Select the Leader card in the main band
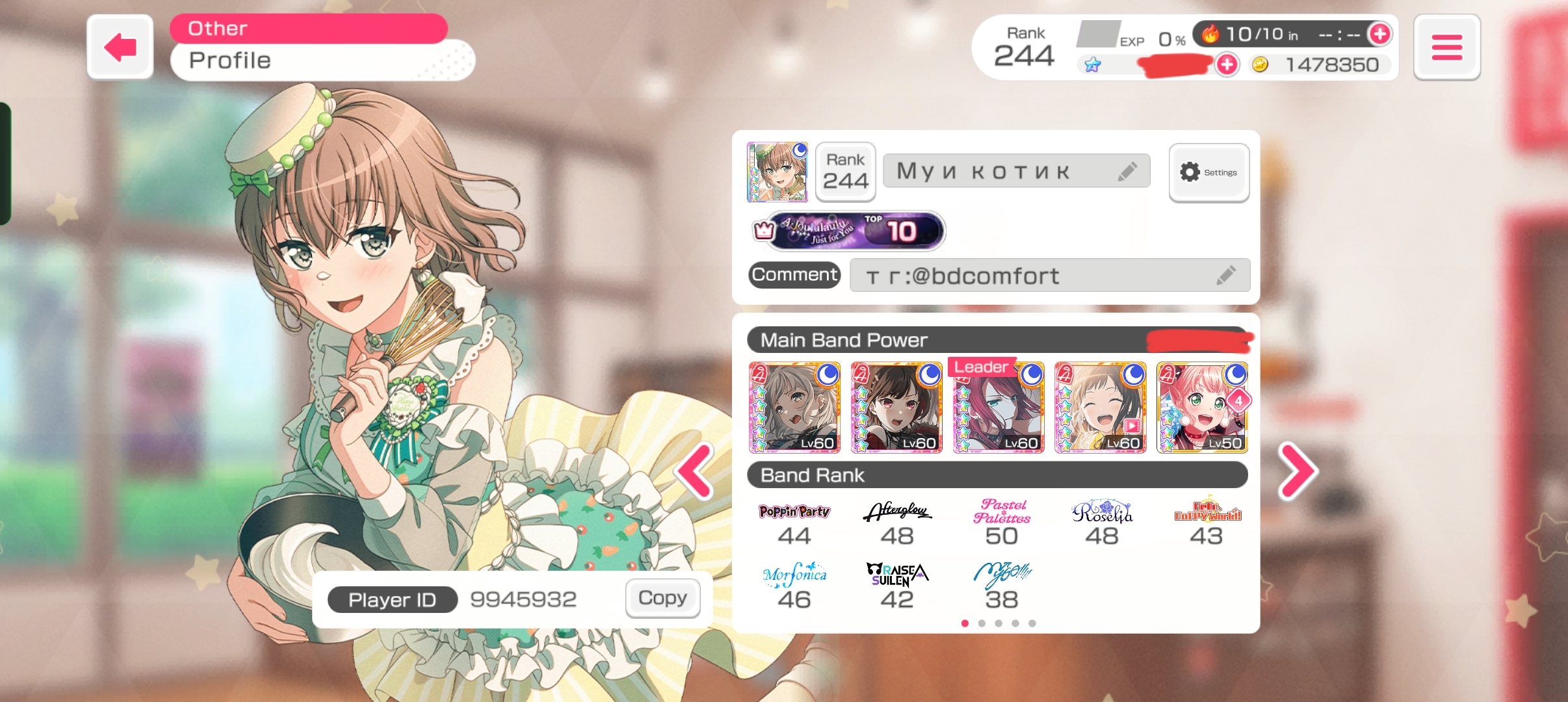This screenshot has height=702, width=1568. click(x=999, y=408)
